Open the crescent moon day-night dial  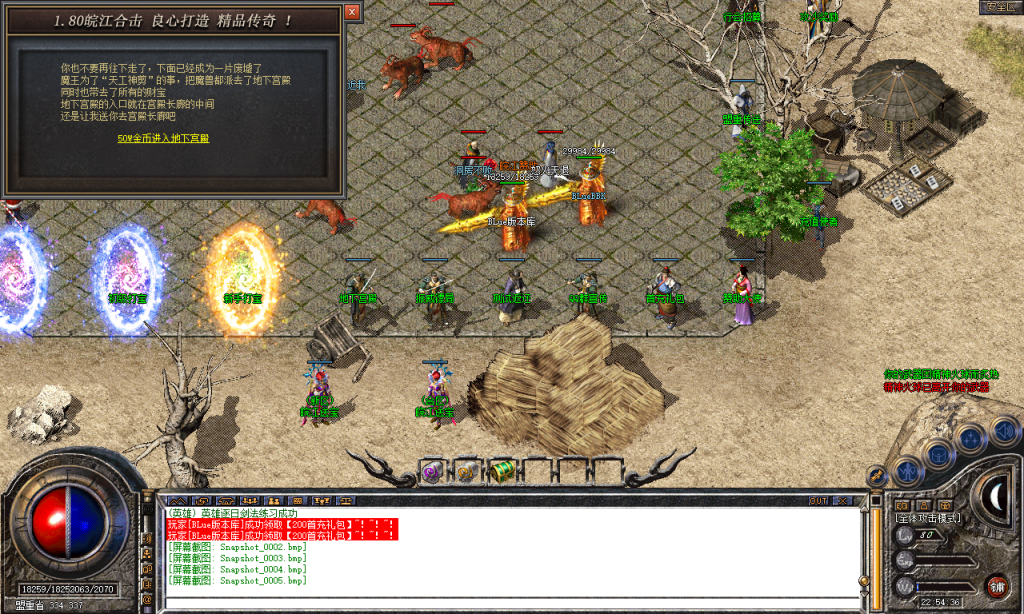pyautogui.click(x=994, y=495)
